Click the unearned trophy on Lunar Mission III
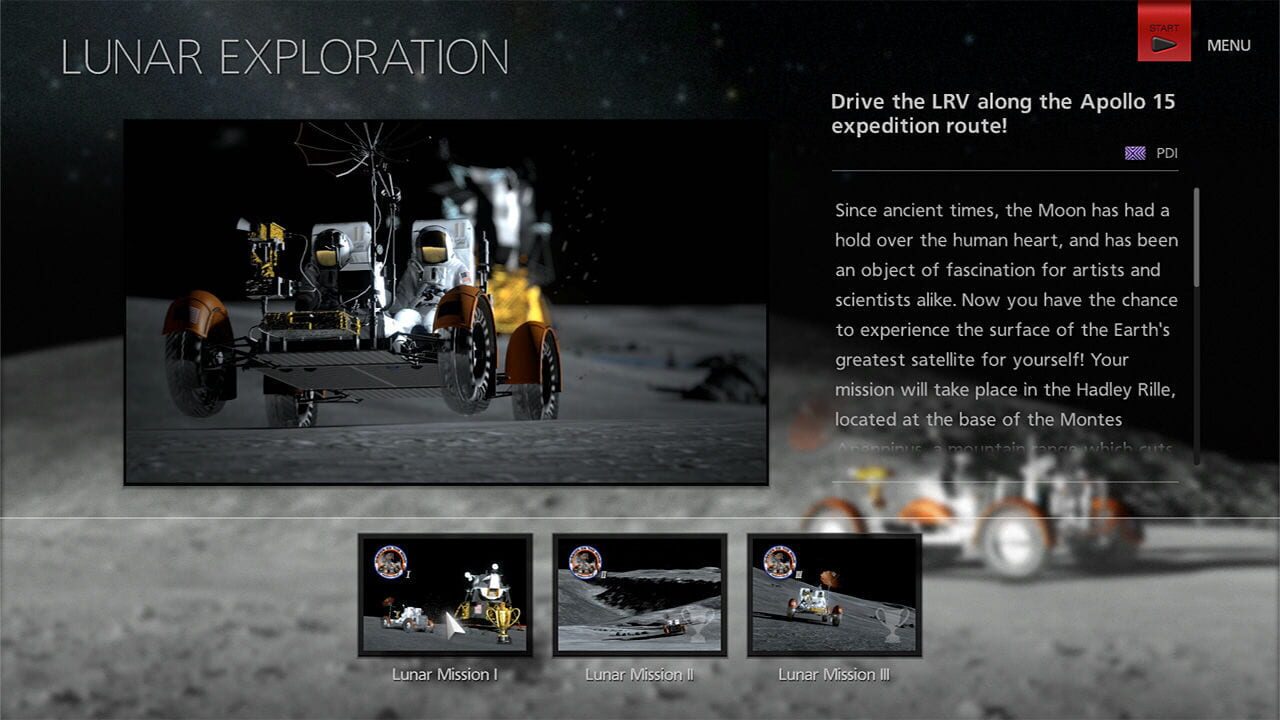Viewport: 1280px width, 720px height. (892, 622)
